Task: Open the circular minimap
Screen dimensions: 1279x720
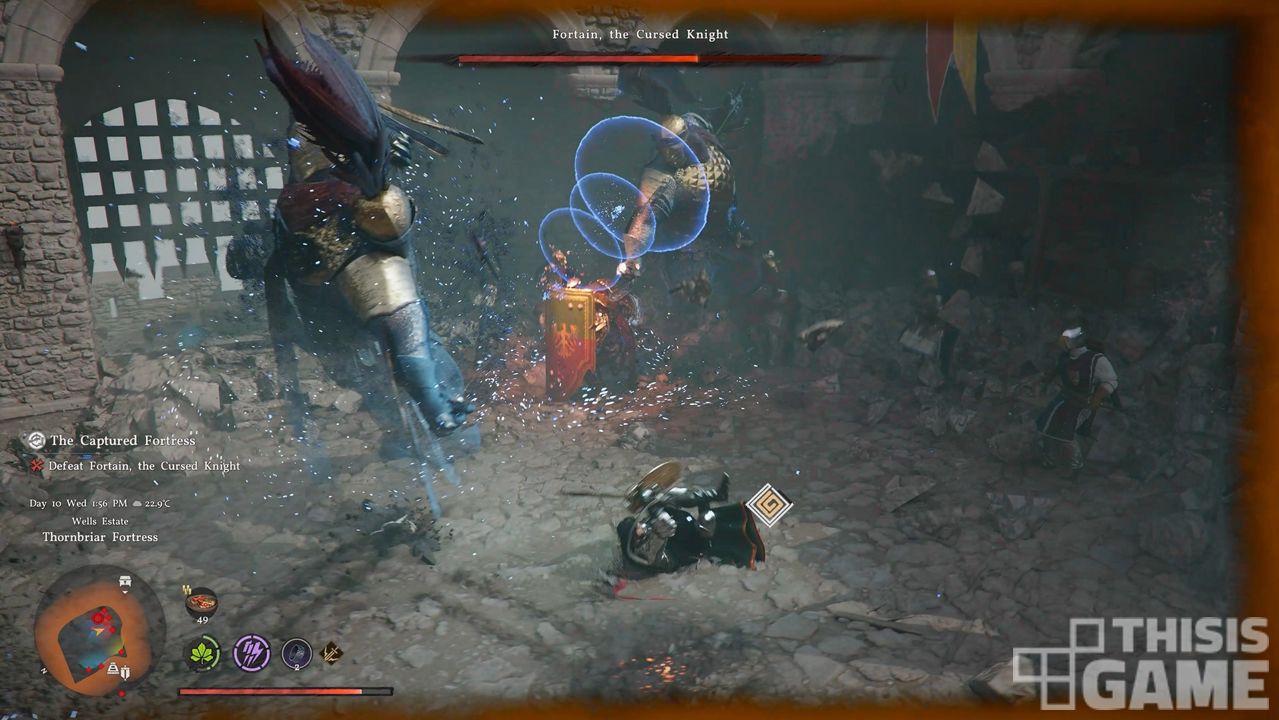Action: click(98, 631)
